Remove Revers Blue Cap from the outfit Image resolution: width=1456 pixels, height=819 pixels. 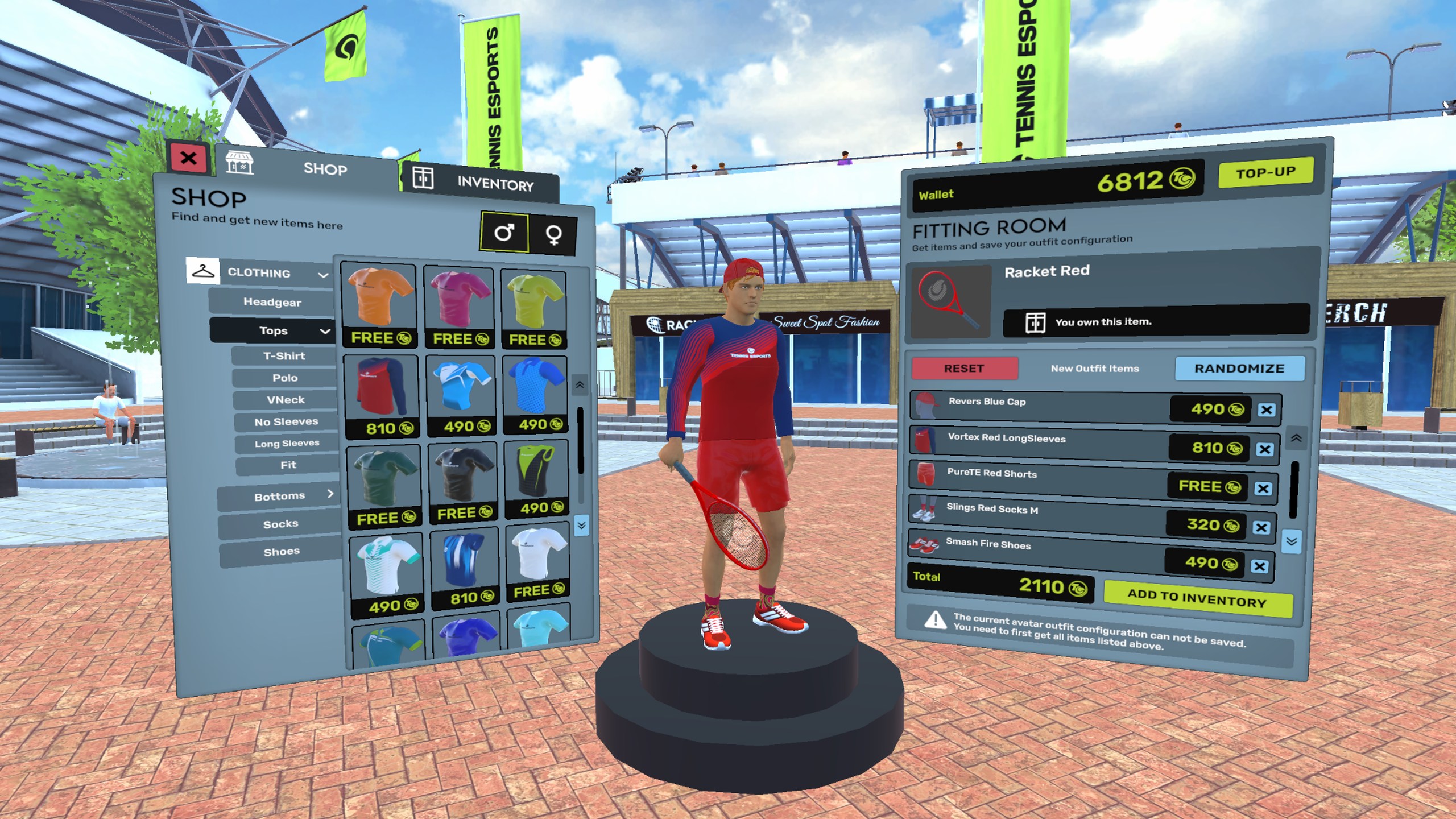[1266, 410]
